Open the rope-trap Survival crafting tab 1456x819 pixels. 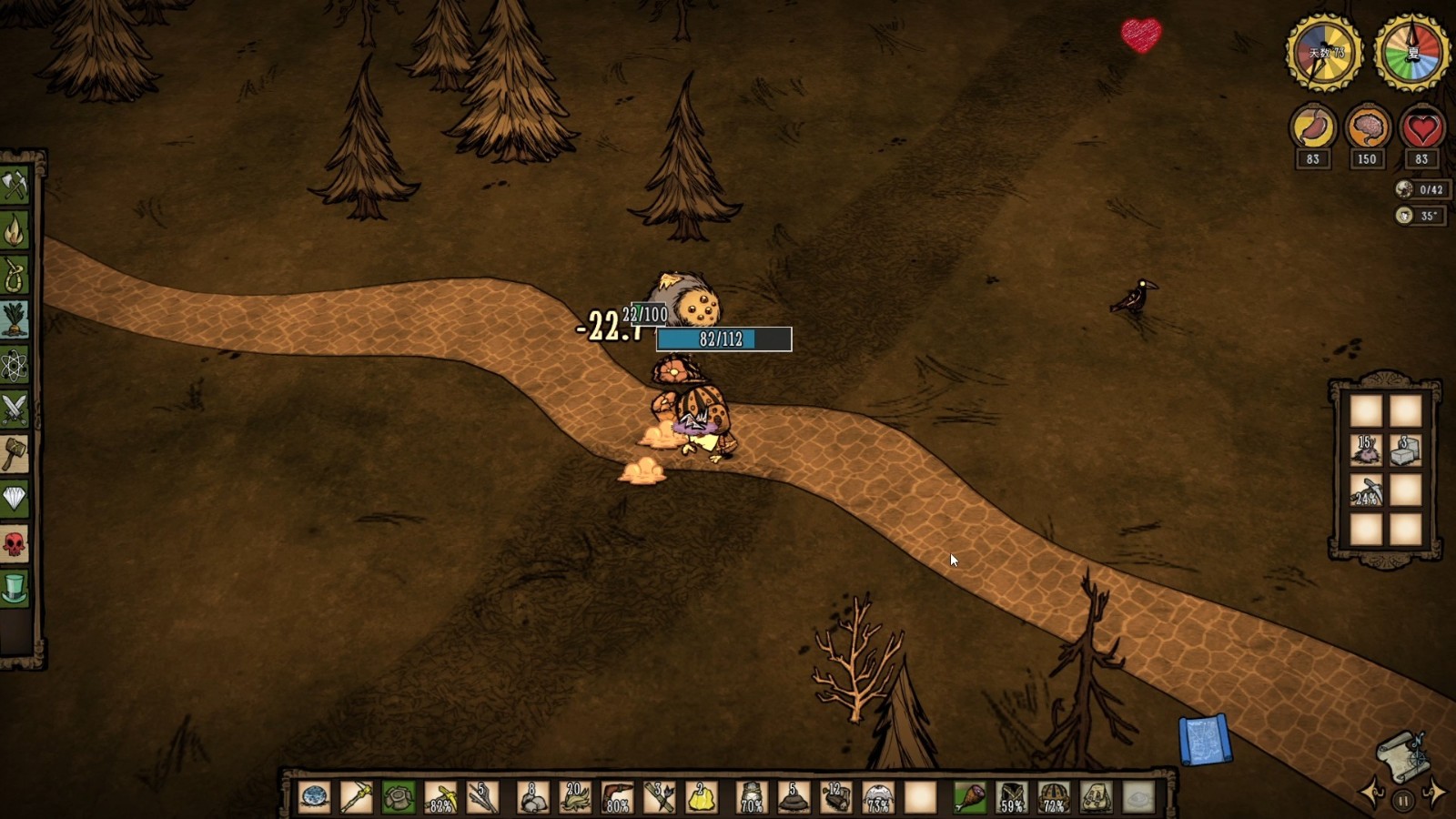pyautogui.click(x=15, y=276)
